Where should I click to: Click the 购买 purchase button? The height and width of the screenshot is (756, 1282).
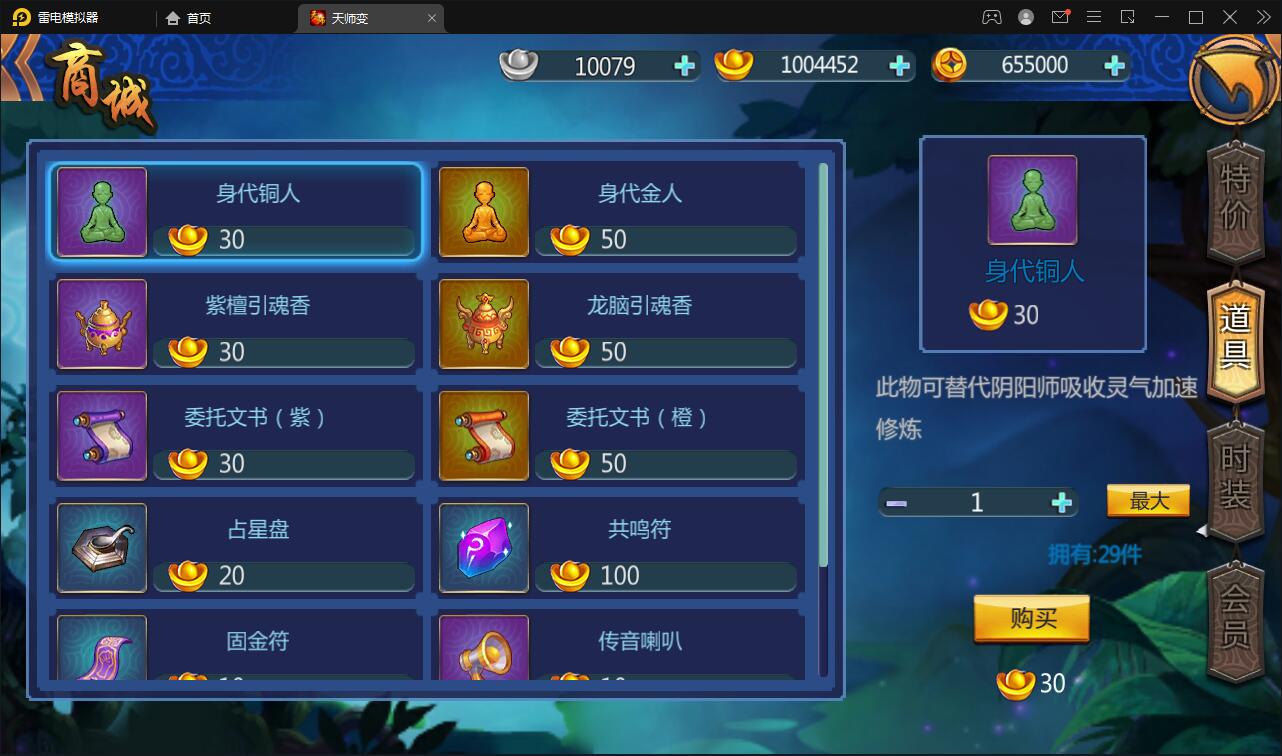(1031, 618)
